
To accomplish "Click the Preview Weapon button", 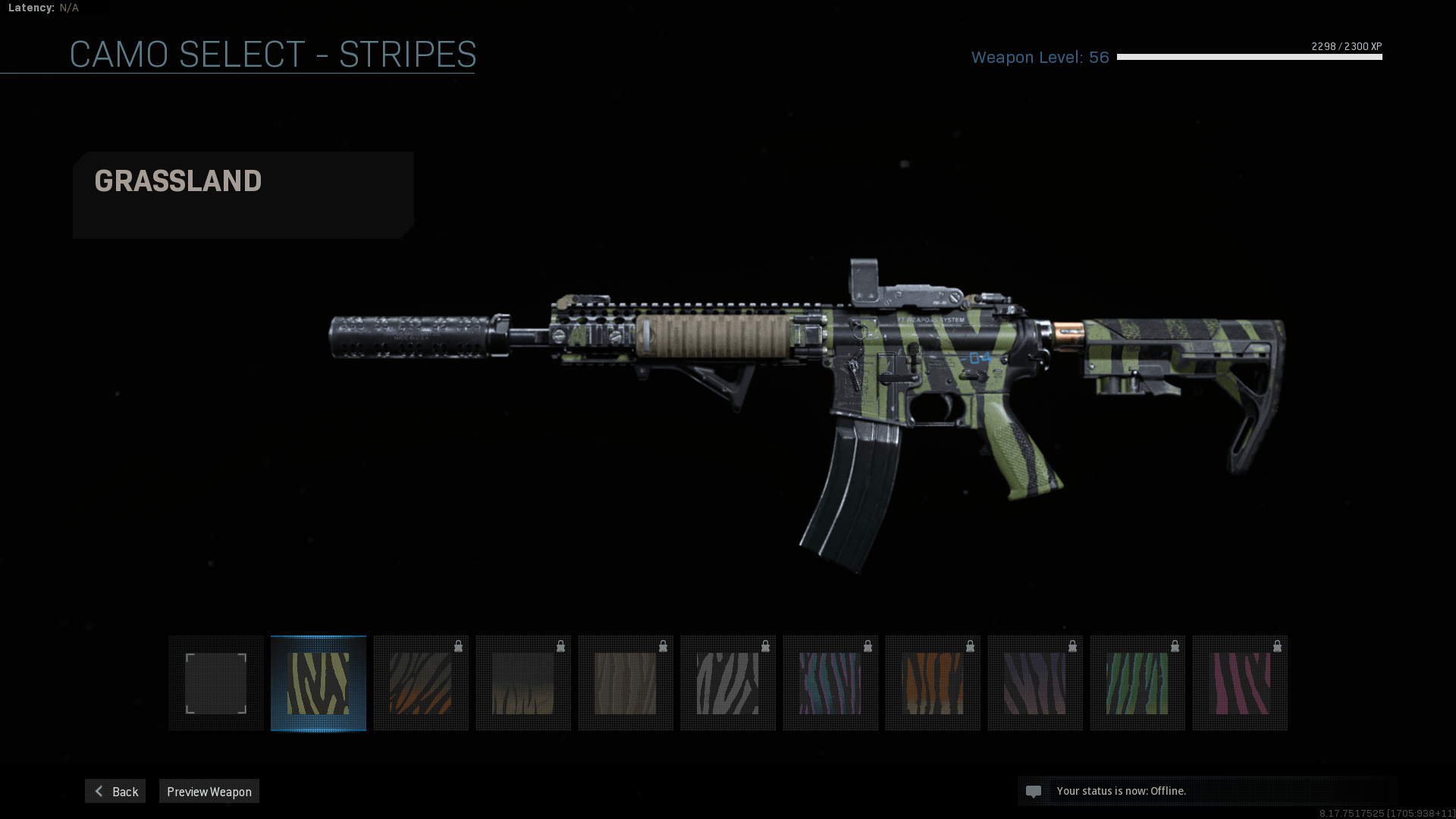I will 209,791.
